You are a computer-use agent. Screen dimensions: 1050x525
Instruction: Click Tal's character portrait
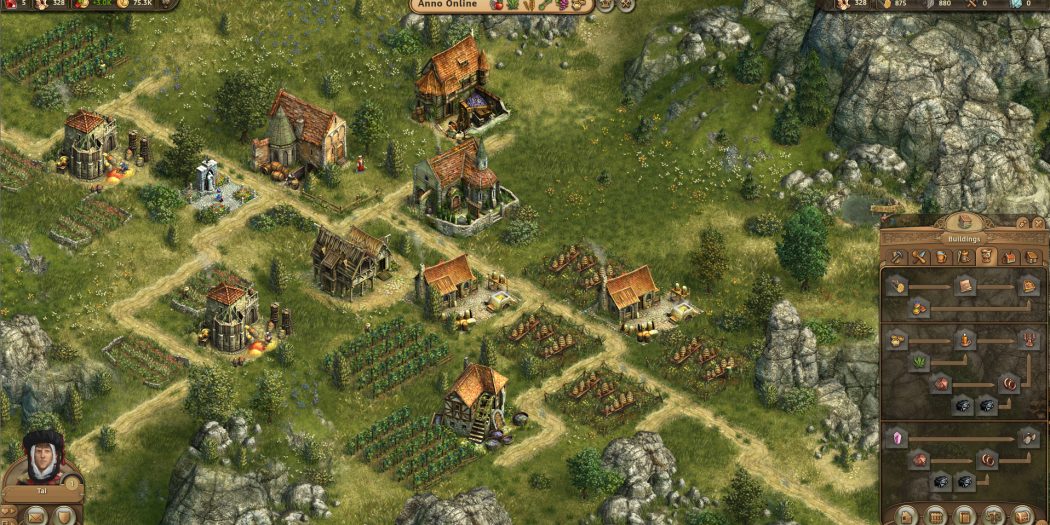click(x=43, y=458)
